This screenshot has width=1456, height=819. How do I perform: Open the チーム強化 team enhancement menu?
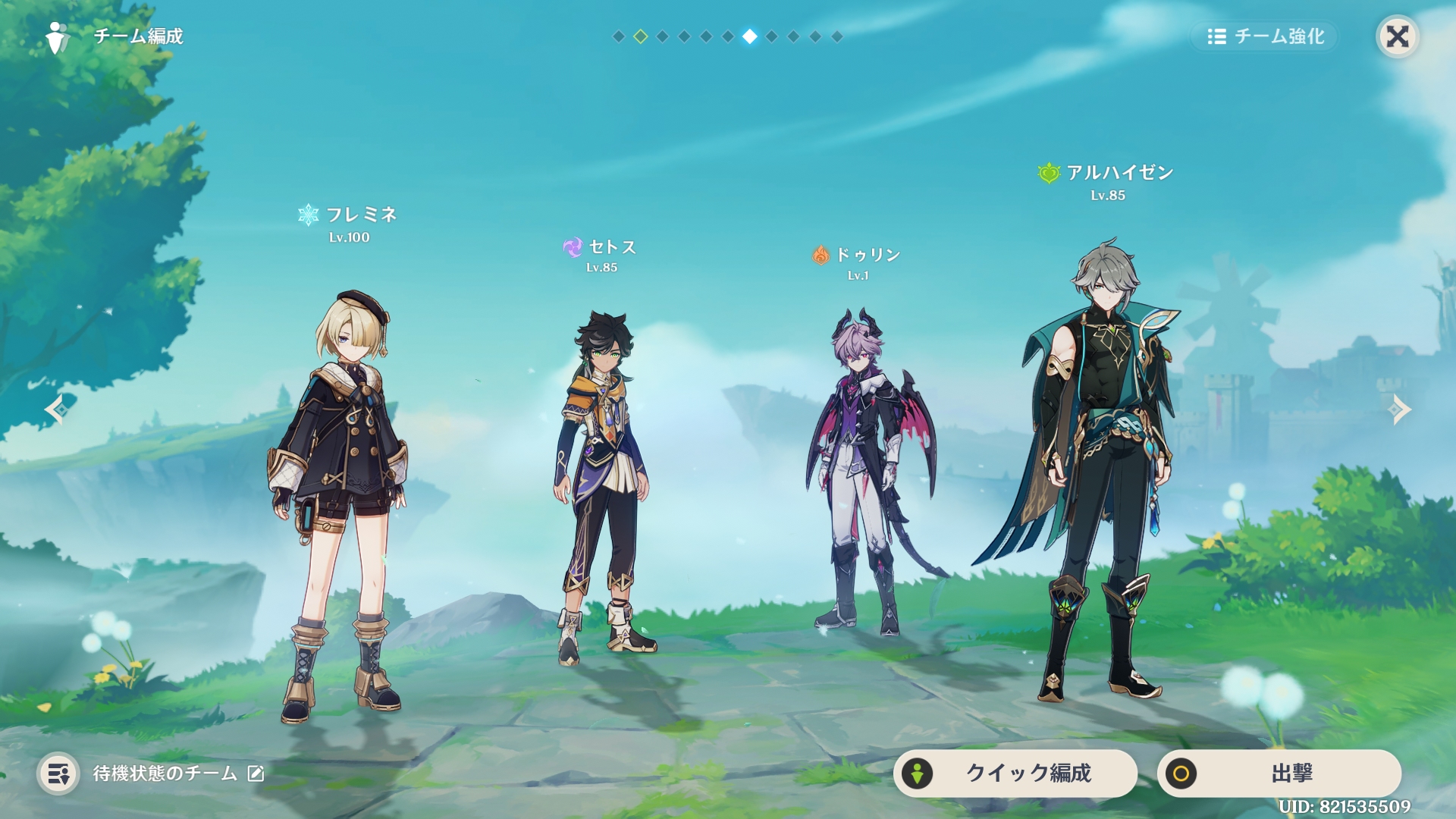1265,36
